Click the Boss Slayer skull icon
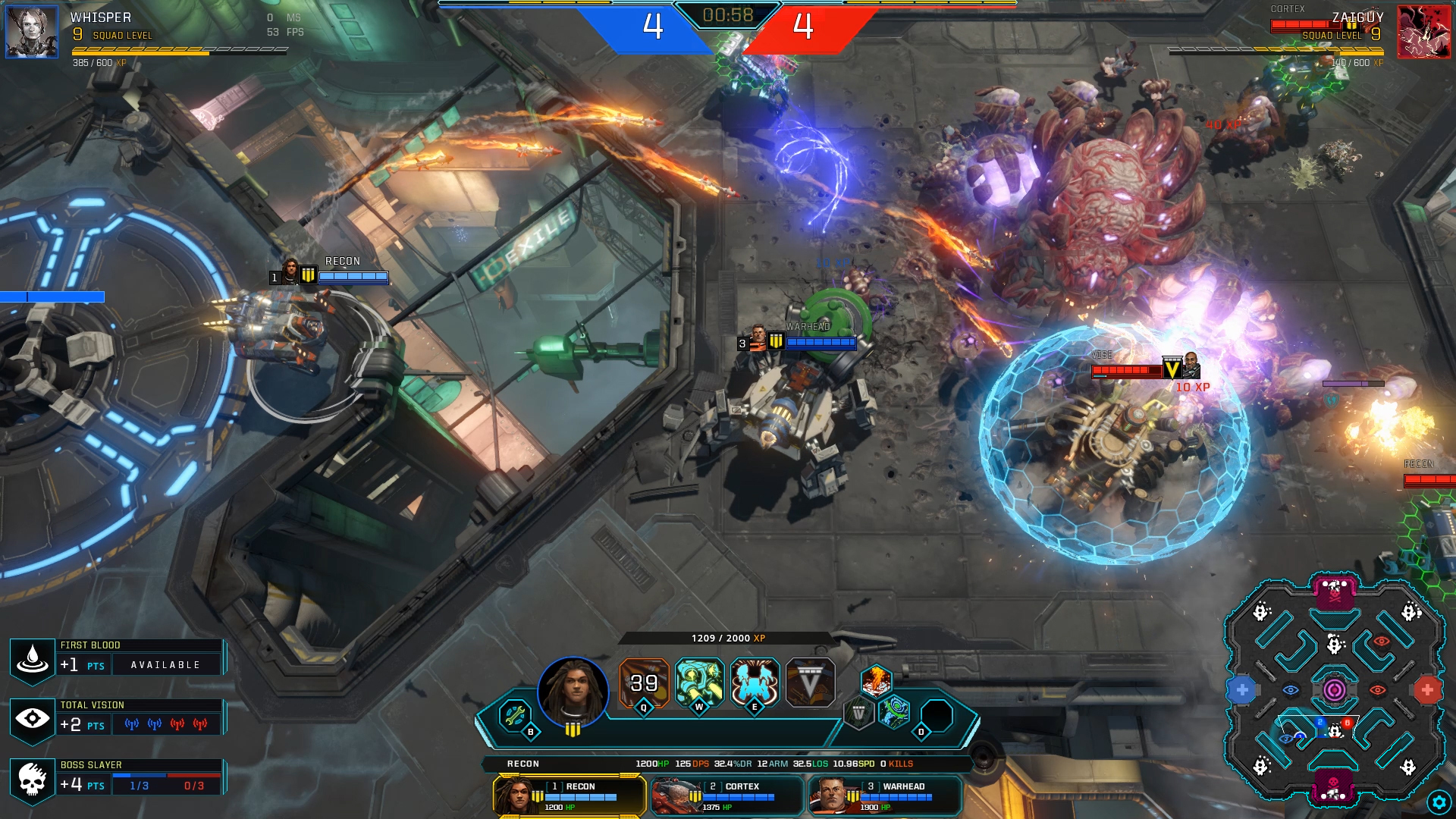Screen dimensions: 1456x819 pyautogui.click(x=32, y=780)
